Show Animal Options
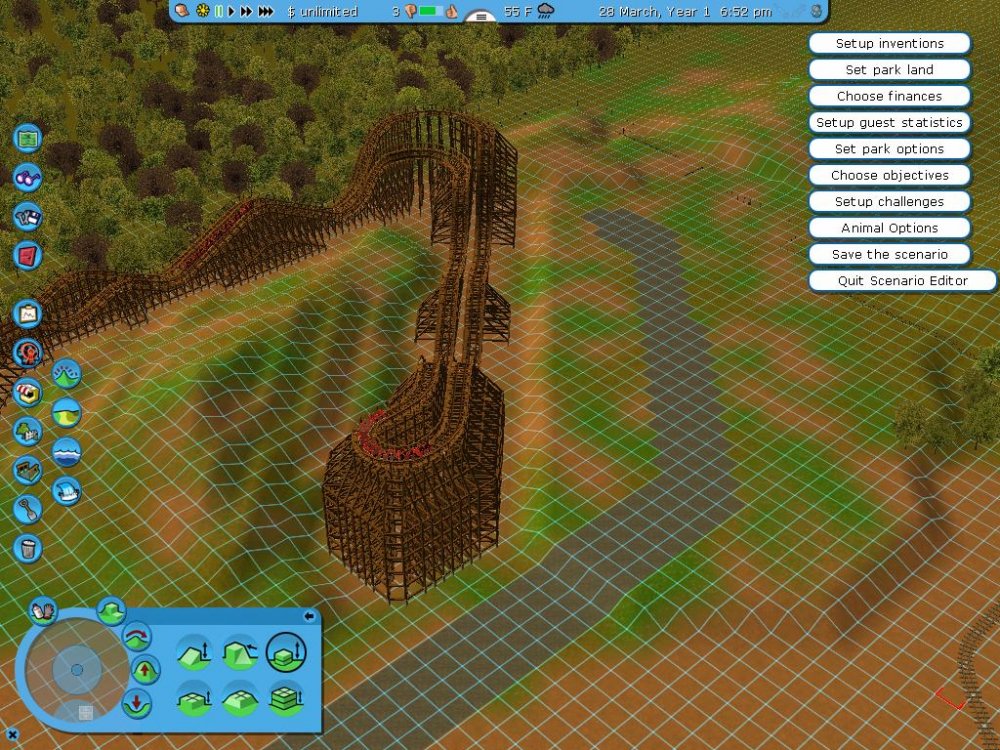 (x=889, y=228)
